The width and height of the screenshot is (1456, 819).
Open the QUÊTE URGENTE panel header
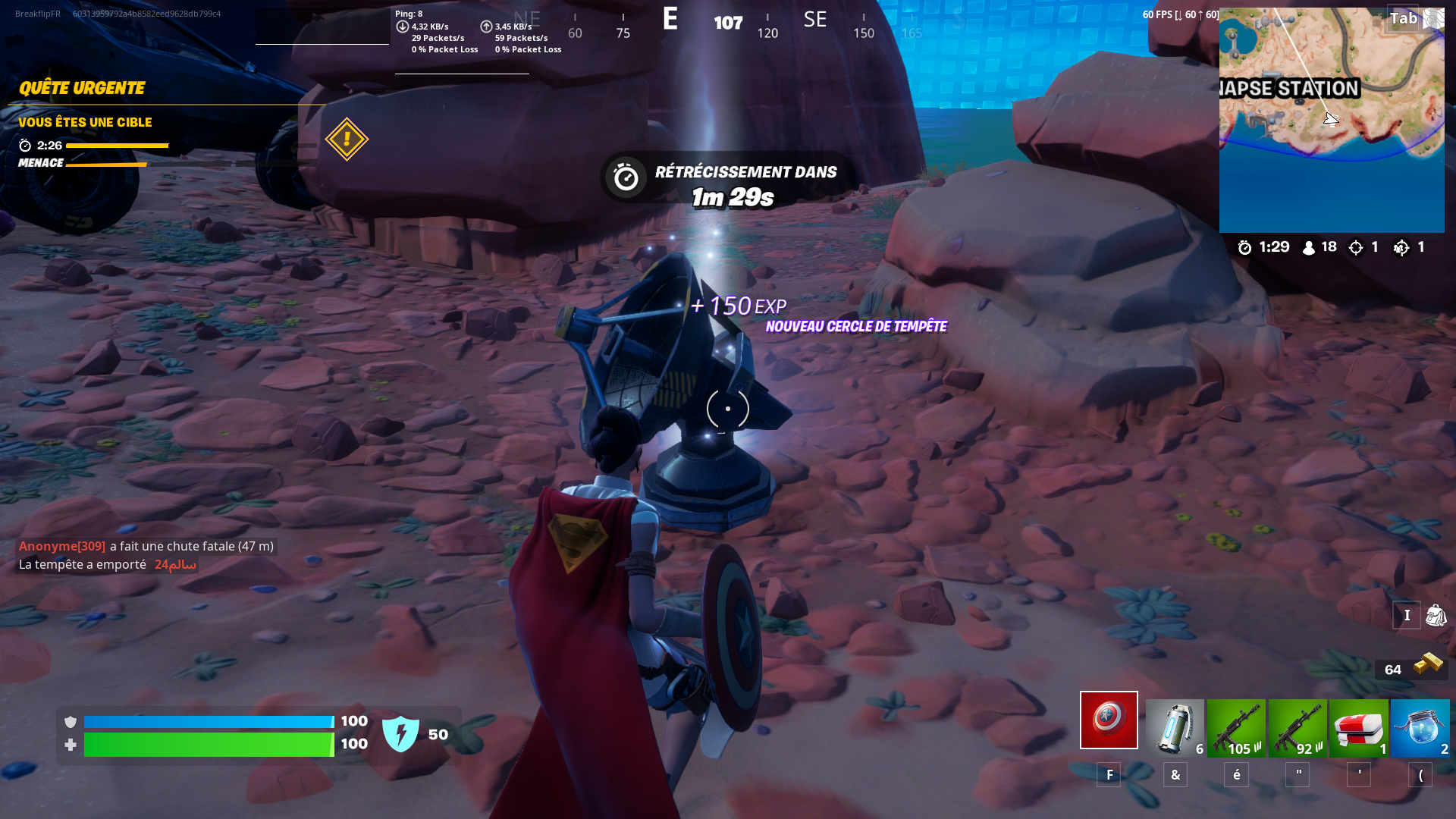click(x=81, y=88)
